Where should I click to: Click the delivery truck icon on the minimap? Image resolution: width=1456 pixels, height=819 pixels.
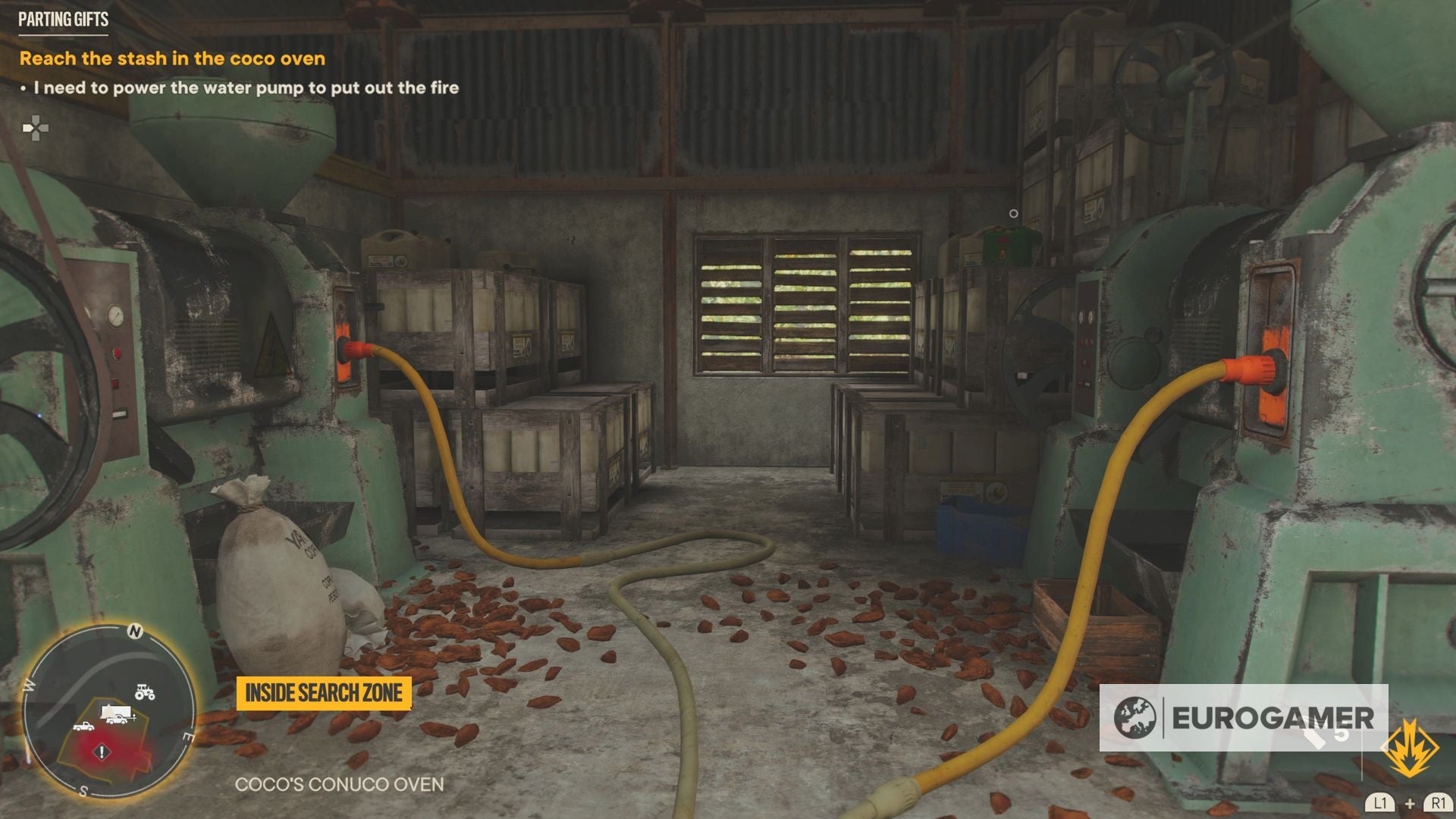pos(115,713)
